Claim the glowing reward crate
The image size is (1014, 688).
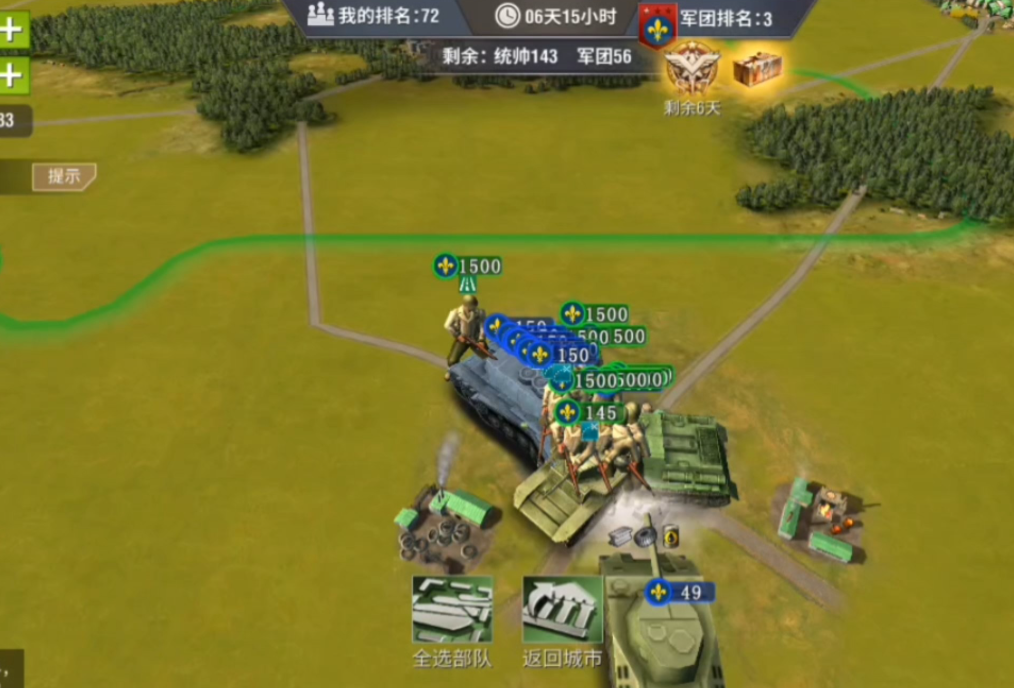[x=757, y=69]
